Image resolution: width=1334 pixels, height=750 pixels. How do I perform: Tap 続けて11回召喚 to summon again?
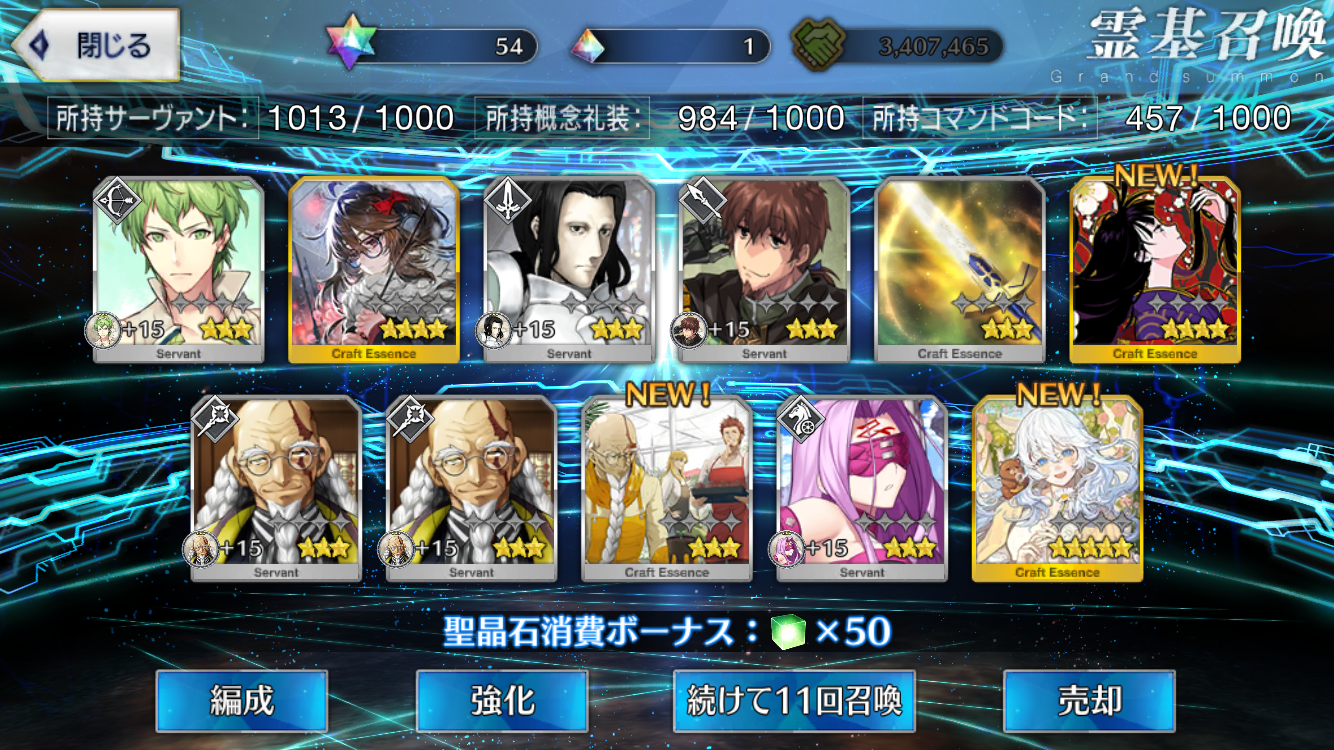(x=794, y=701)
